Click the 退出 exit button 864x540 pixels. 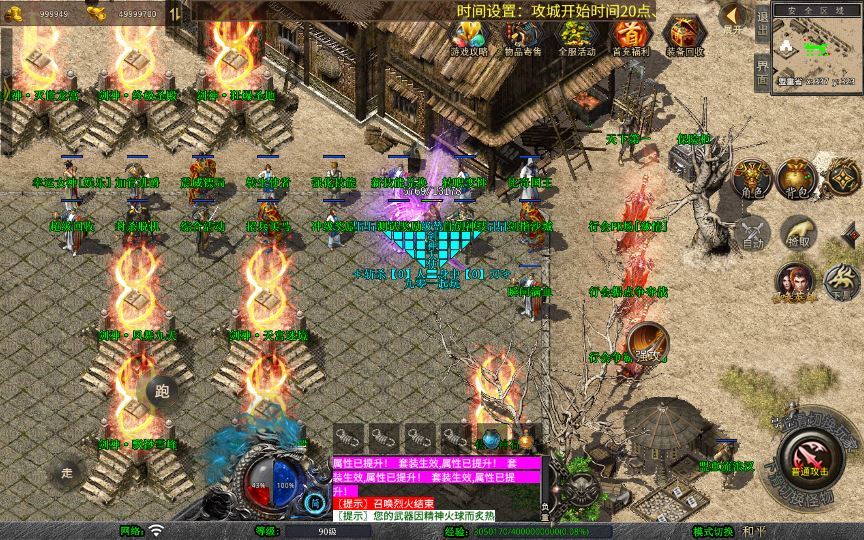tap(762, 22)
